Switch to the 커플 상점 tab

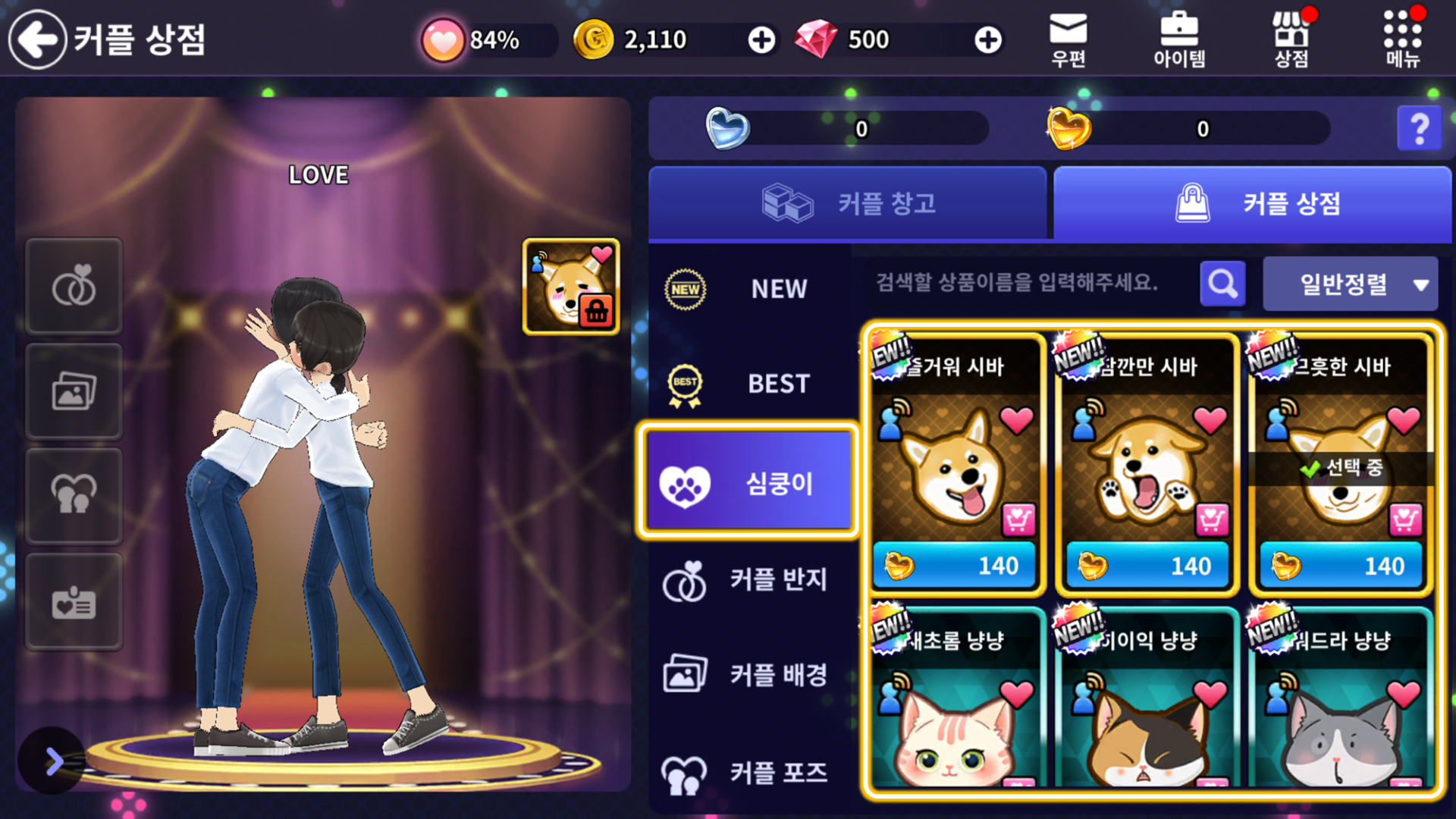pyautogui.click(x=1253, y=203)
